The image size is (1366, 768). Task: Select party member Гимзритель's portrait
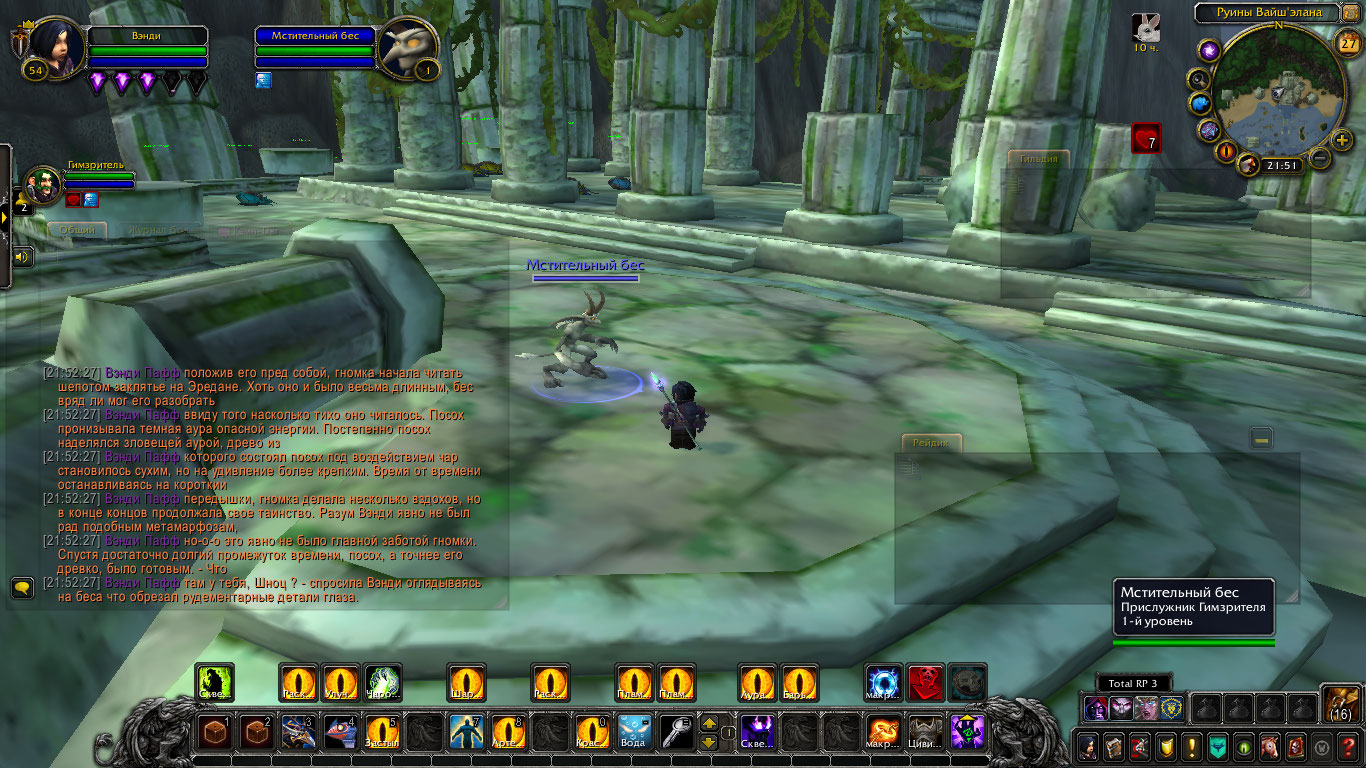42,185
